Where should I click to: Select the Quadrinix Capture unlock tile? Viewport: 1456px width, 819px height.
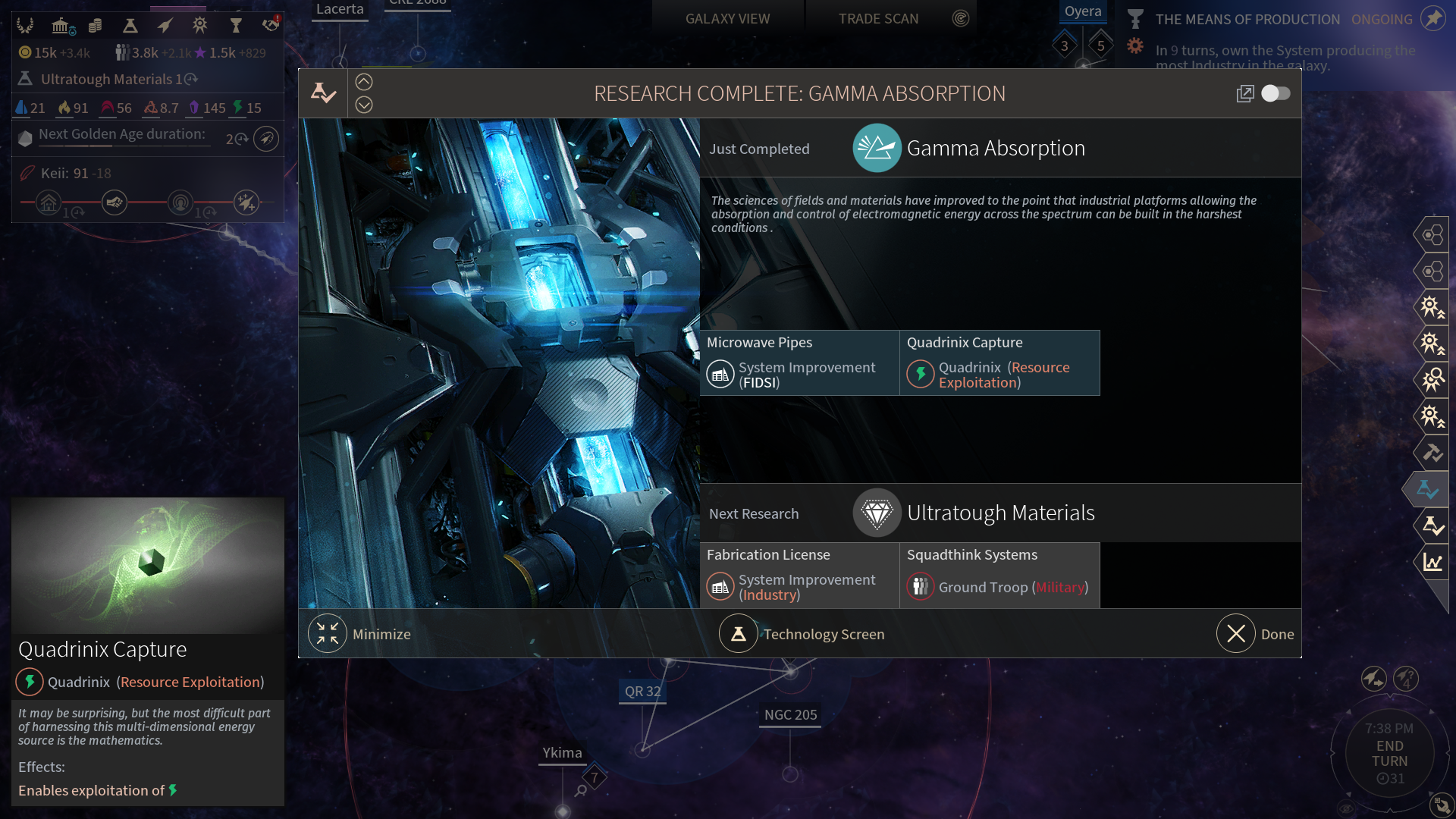tap(999, 362)
